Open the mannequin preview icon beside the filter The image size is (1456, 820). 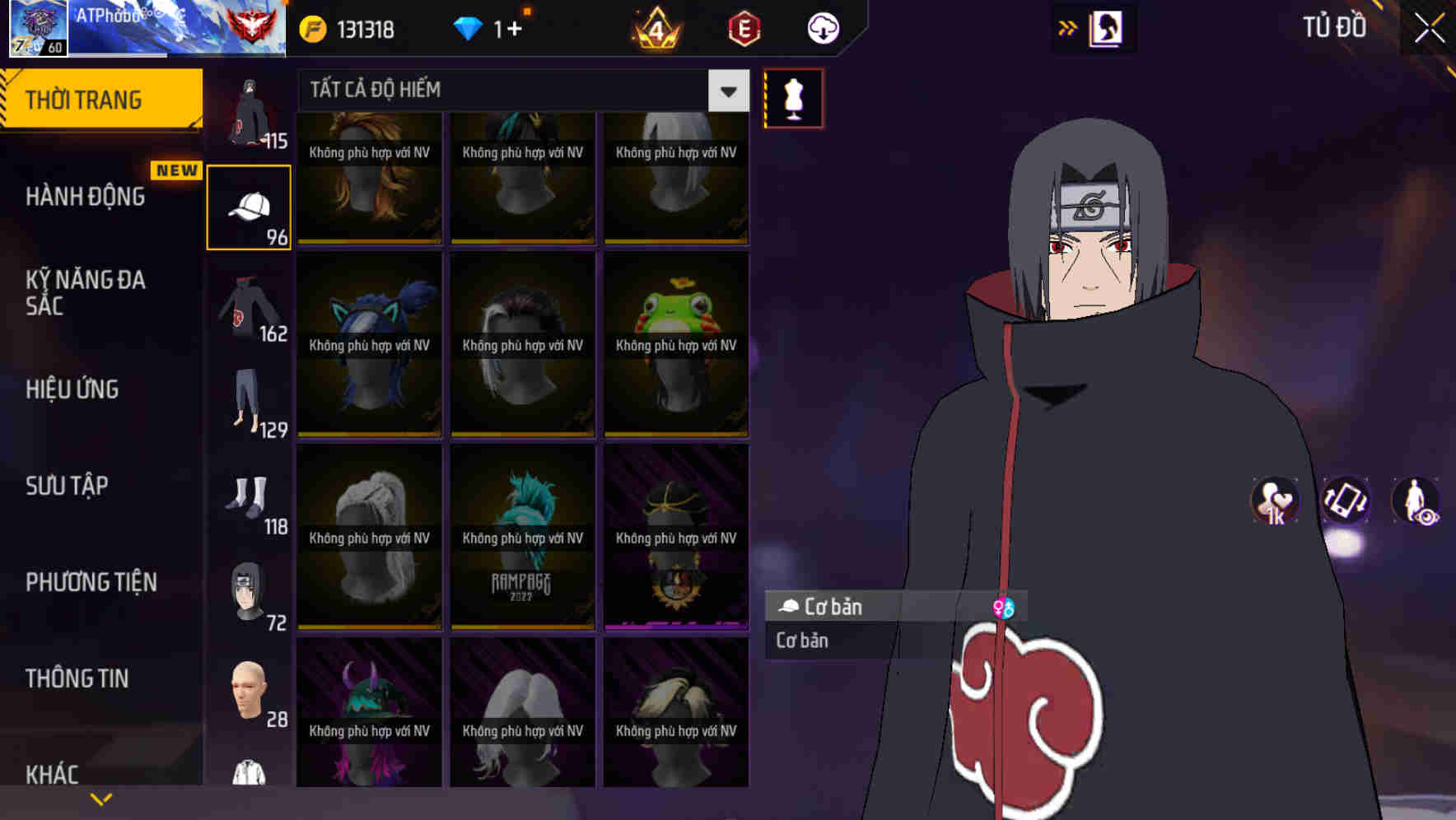(793, 96)
